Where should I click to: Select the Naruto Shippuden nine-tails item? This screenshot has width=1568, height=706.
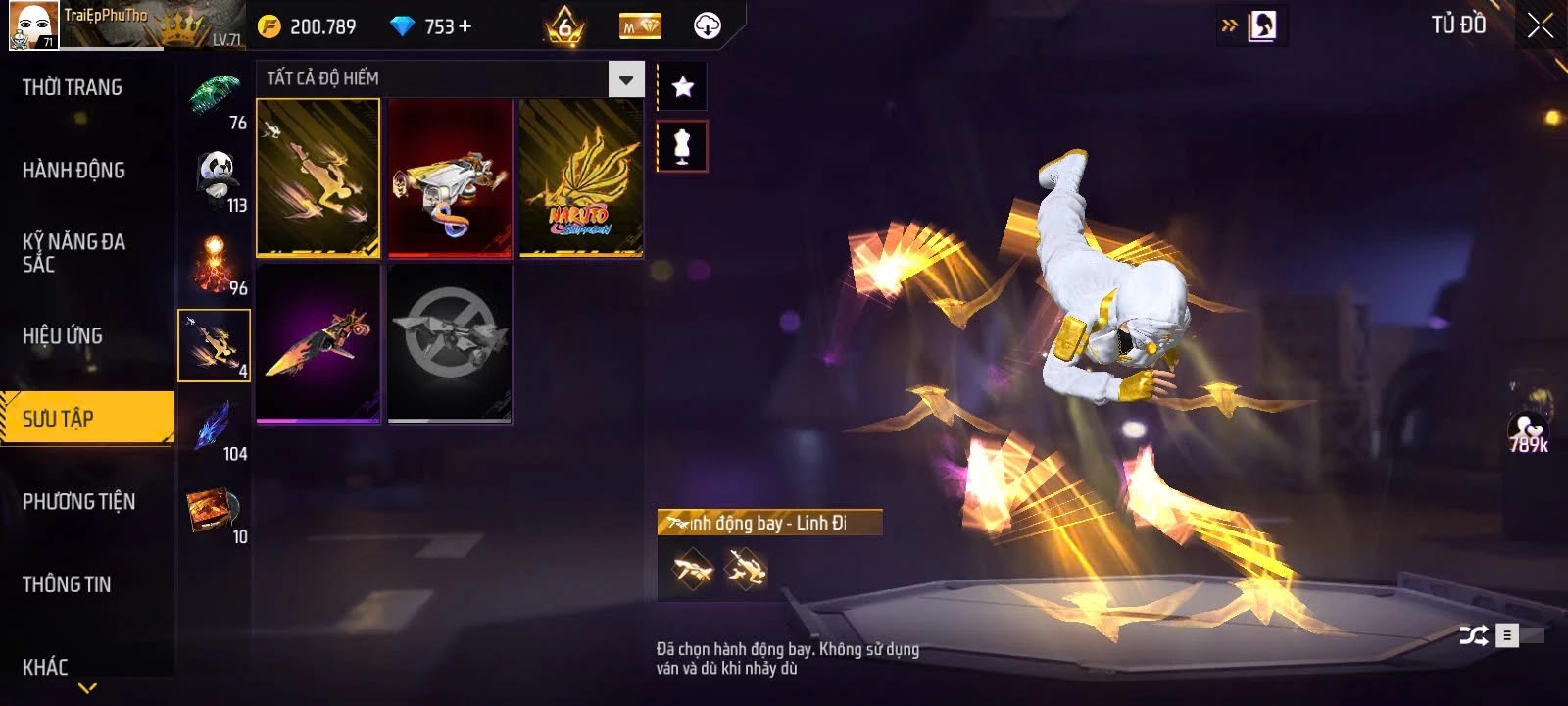coord(581,177)
